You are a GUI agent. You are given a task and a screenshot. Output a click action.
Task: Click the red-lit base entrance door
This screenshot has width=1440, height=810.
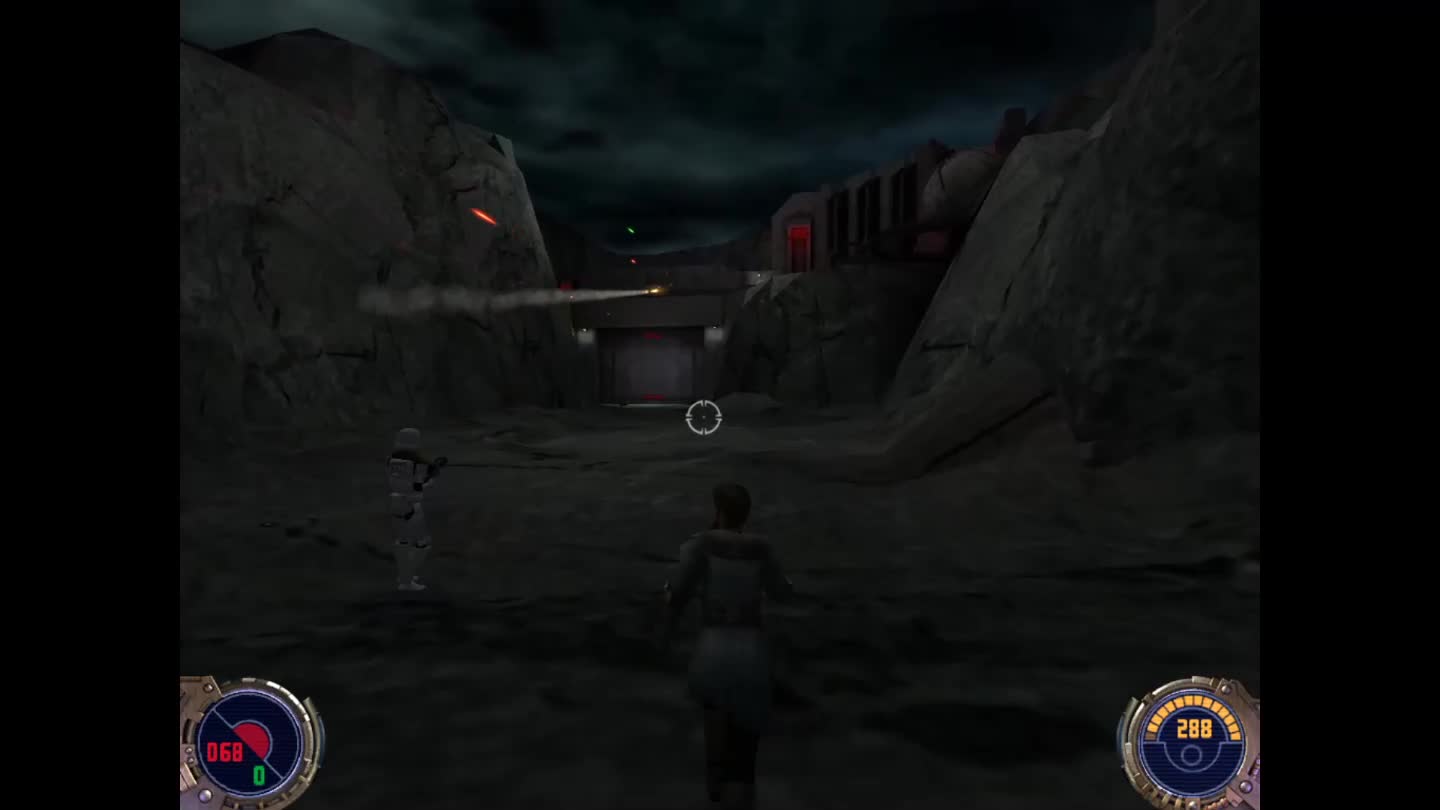coord(650,365)
